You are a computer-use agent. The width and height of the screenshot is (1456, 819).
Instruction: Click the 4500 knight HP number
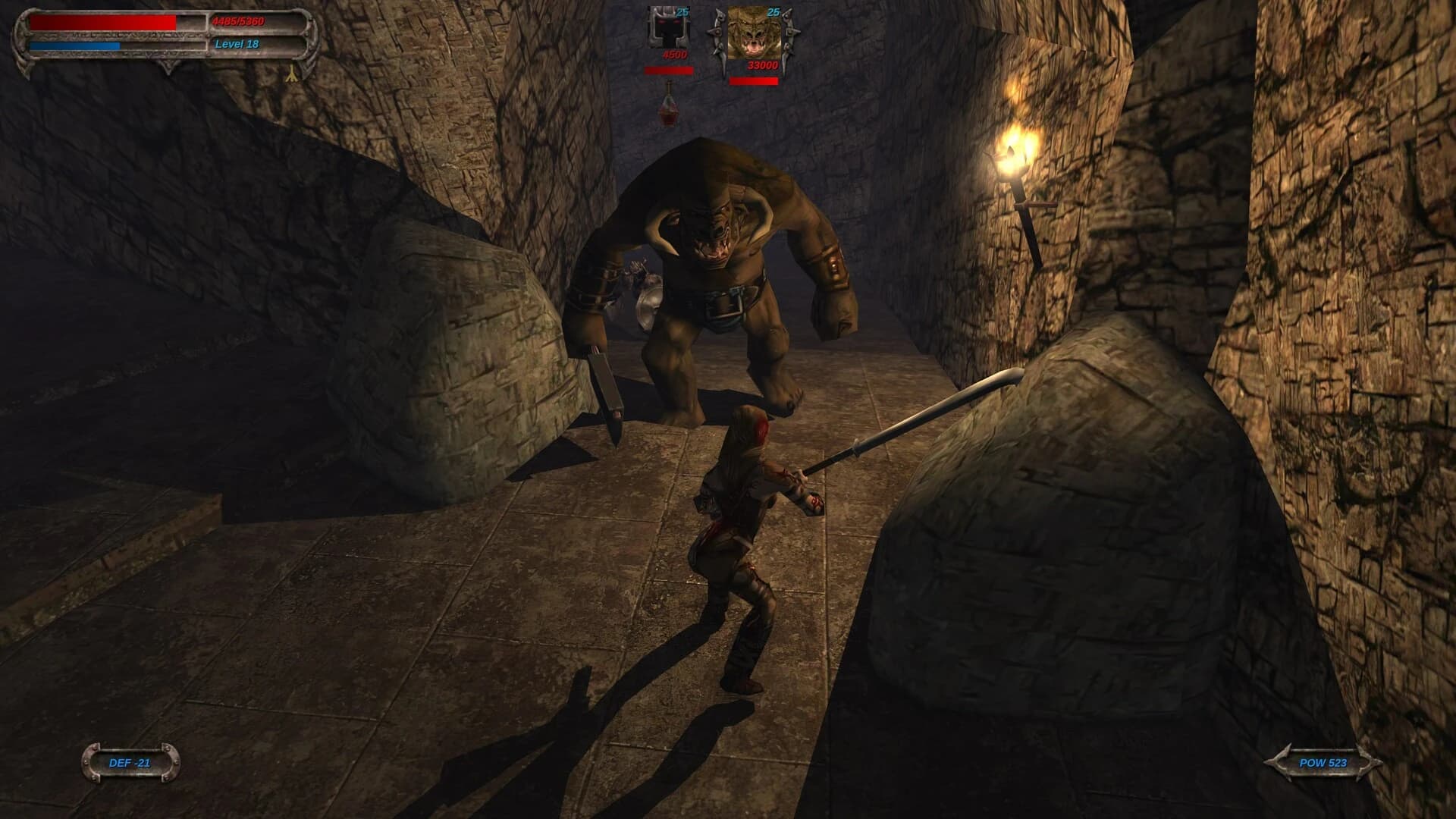675,55
